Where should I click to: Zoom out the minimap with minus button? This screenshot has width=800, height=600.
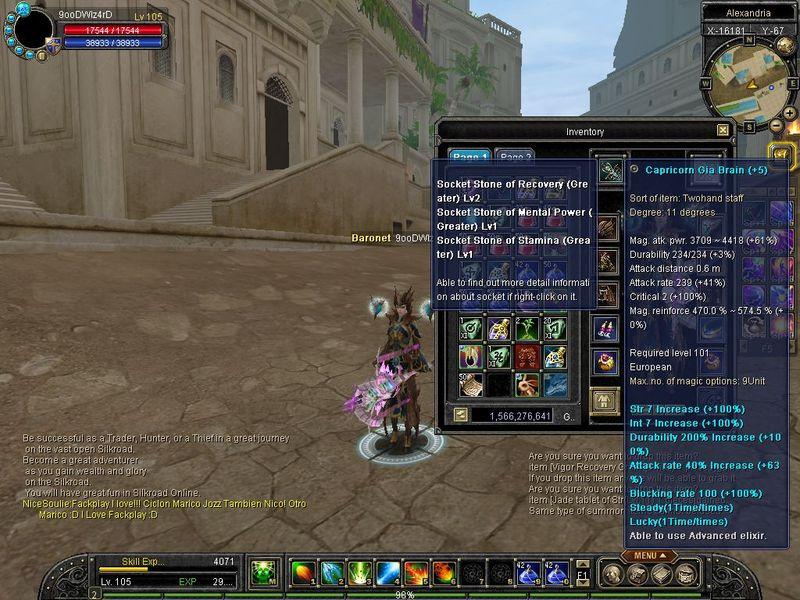pos(776,126)
